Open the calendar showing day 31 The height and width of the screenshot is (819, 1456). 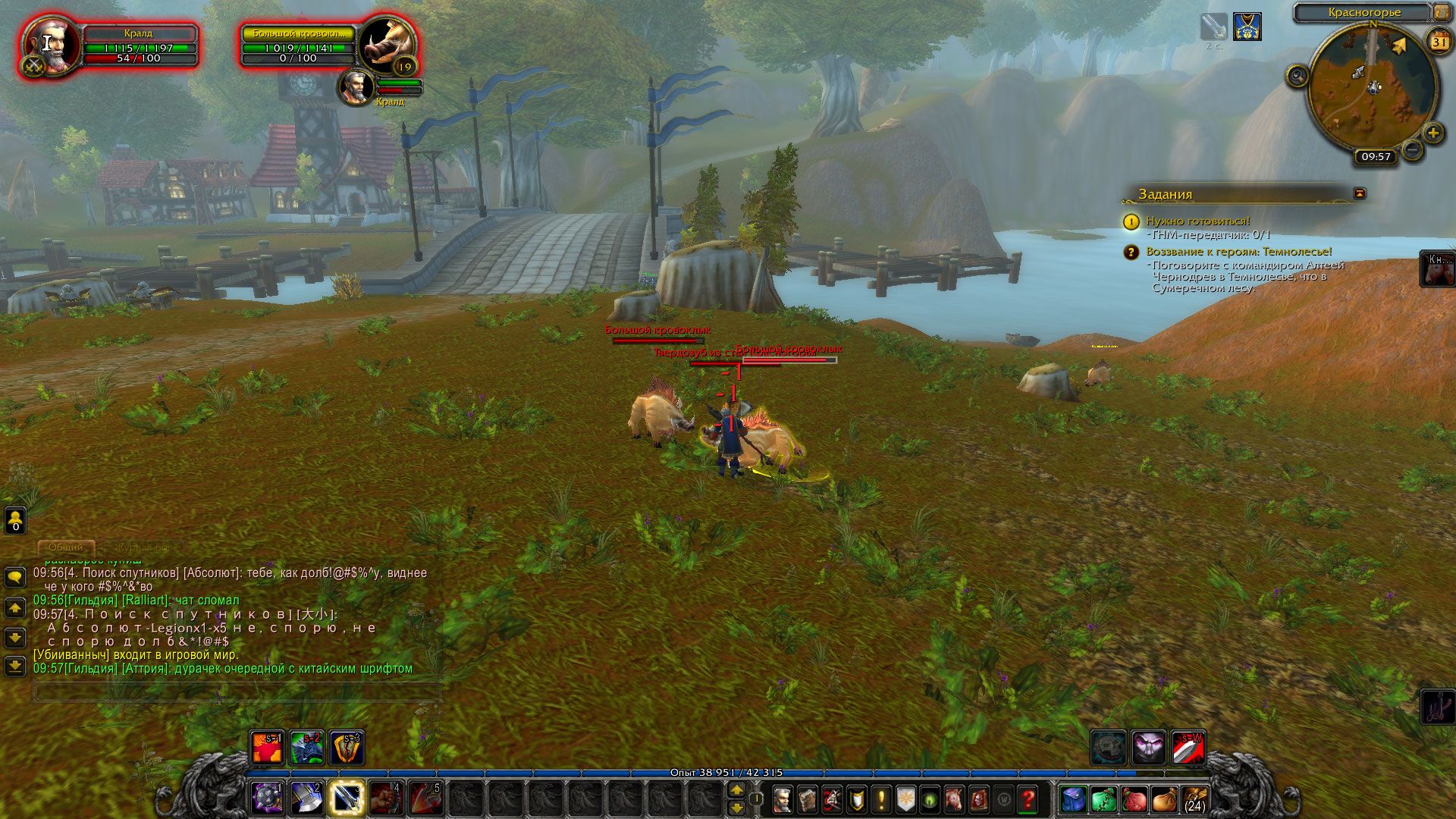(x=1439, y=42)
